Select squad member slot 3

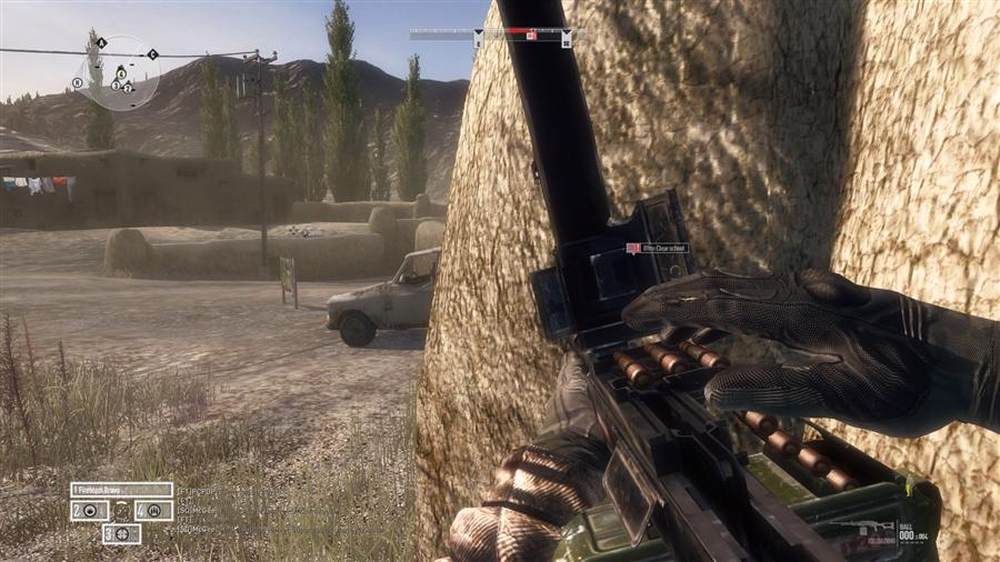pos(121,533)
